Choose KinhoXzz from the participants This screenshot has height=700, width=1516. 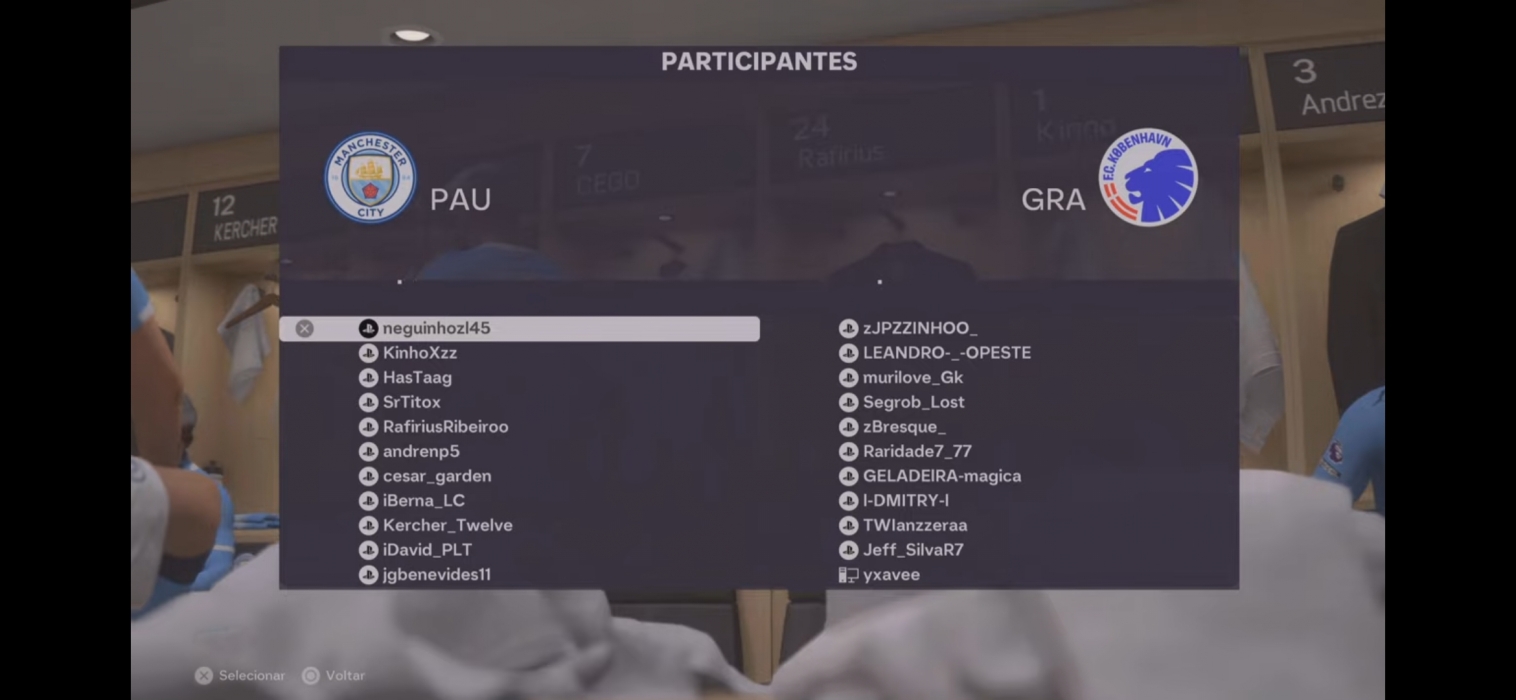coord(419,353)
